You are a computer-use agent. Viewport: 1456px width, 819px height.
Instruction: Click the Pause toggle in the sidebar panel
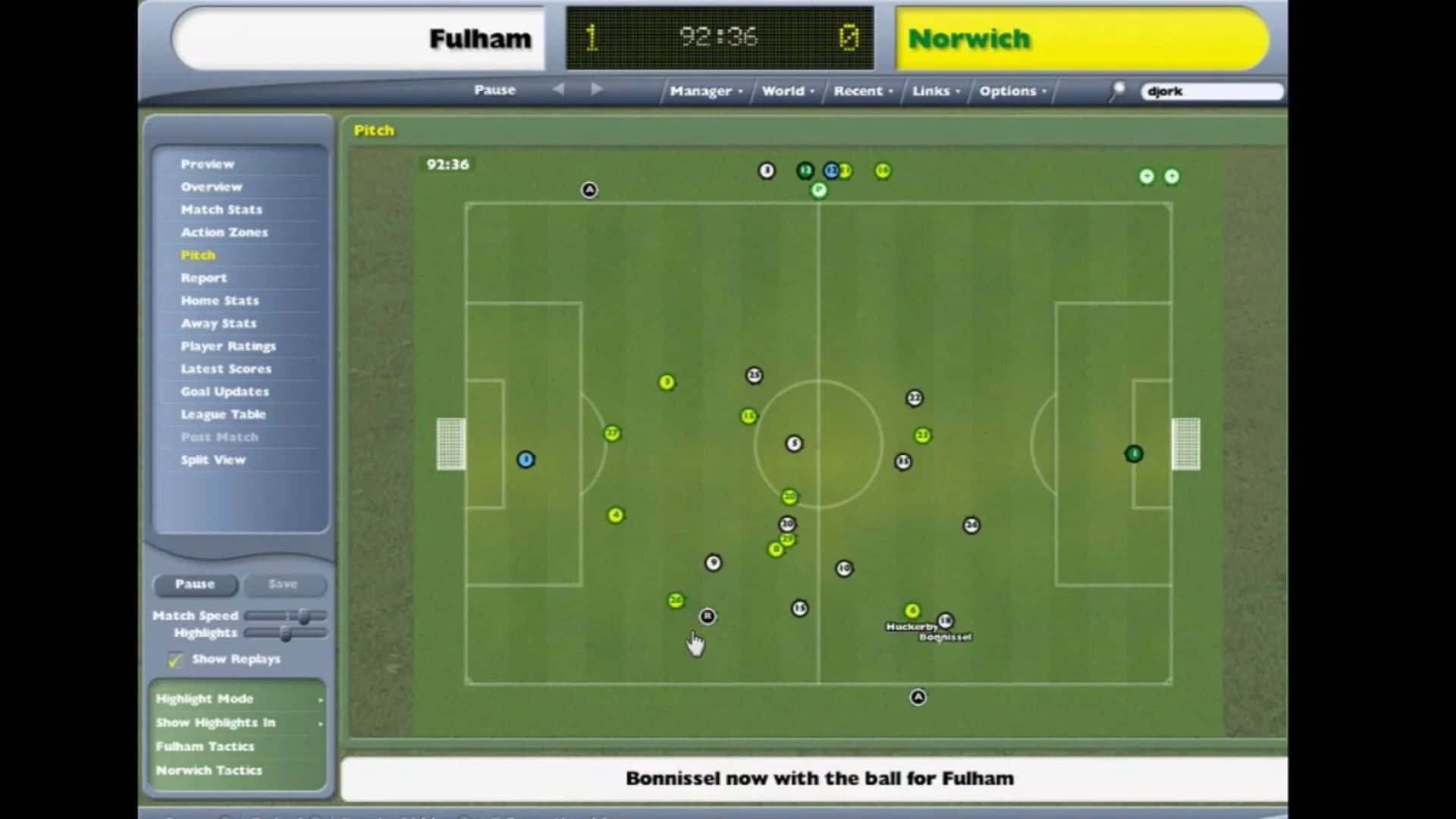[x=195, y=584]
